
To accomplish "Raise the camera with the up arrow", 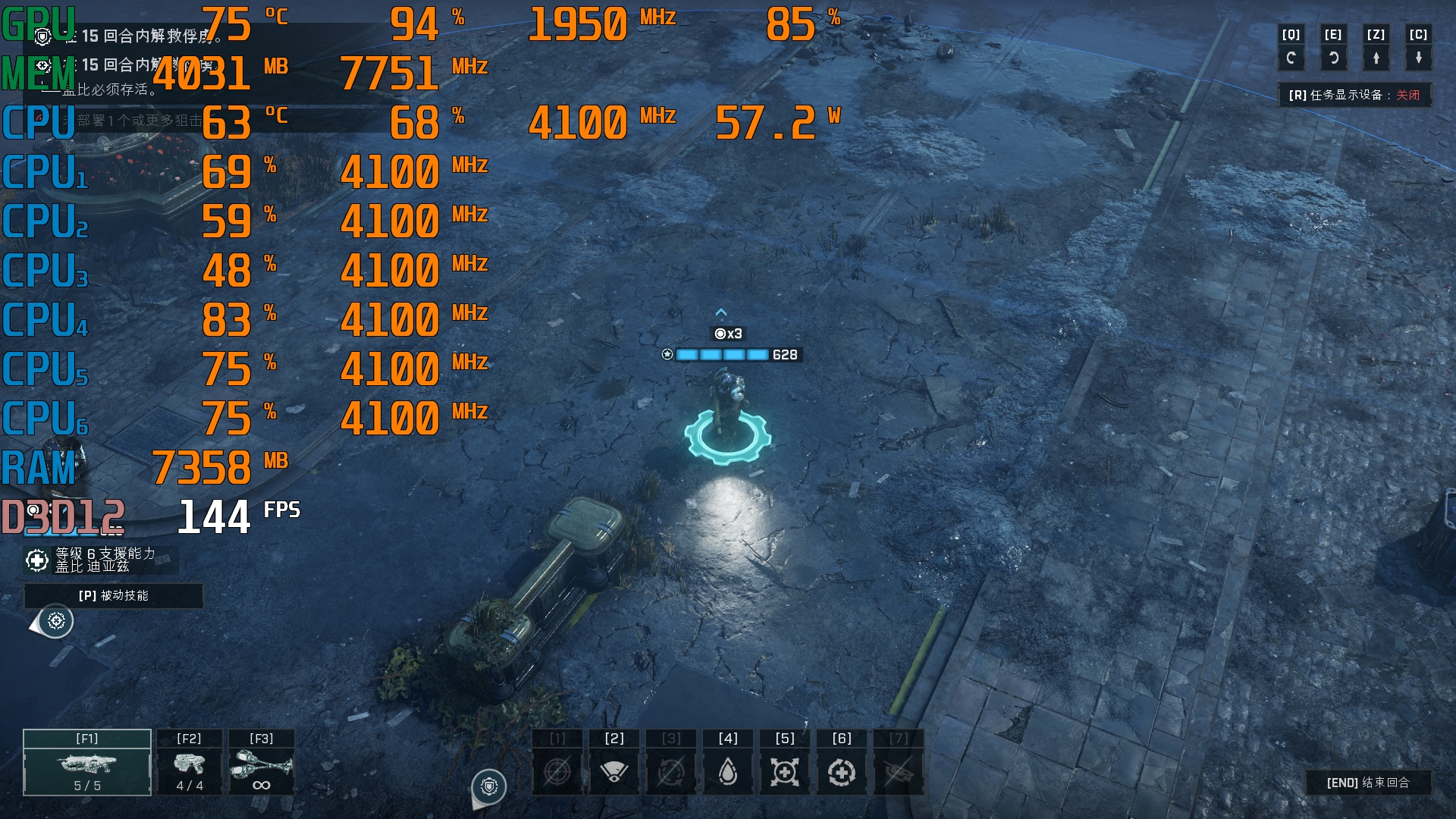I will [x=1376, y=58].
